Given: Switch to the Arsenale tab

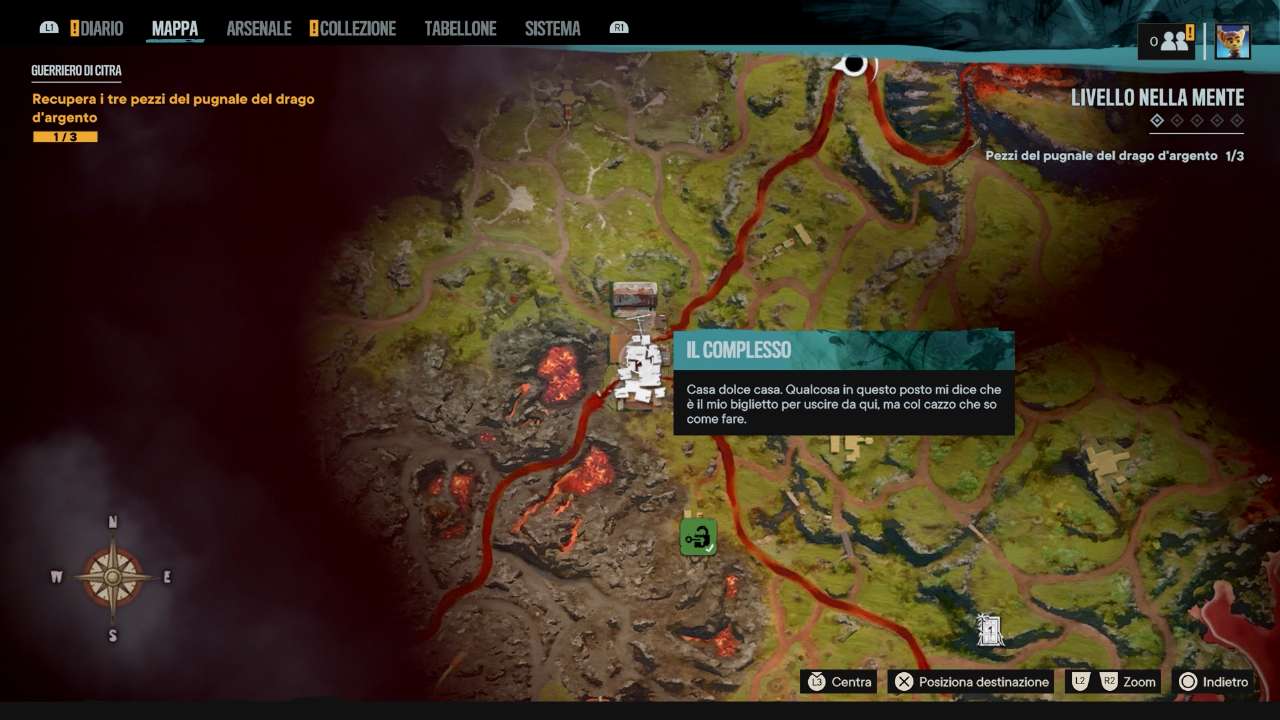Looking at the screenshot, I should (258, 29).
